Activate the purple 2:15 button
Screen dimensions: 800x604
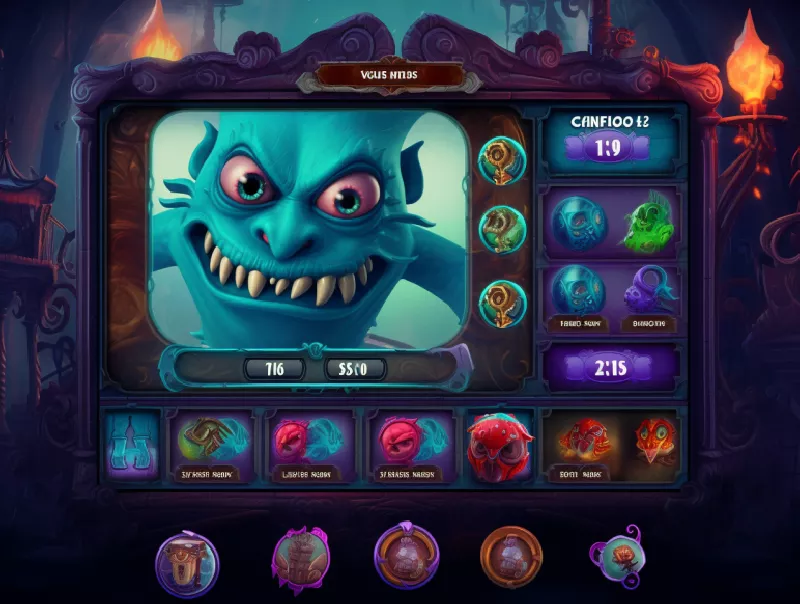(x=611, y=367)
